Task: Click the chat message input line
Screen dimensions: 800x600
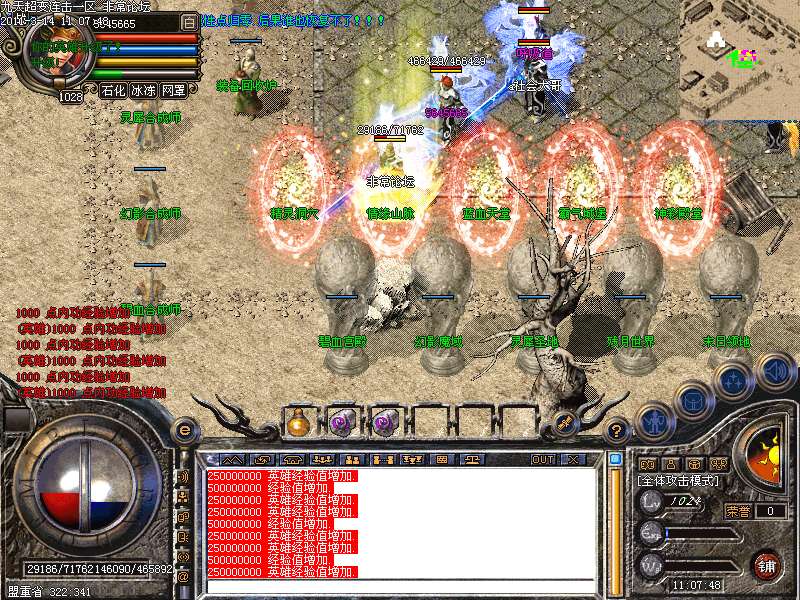Action: pos(400,587)
